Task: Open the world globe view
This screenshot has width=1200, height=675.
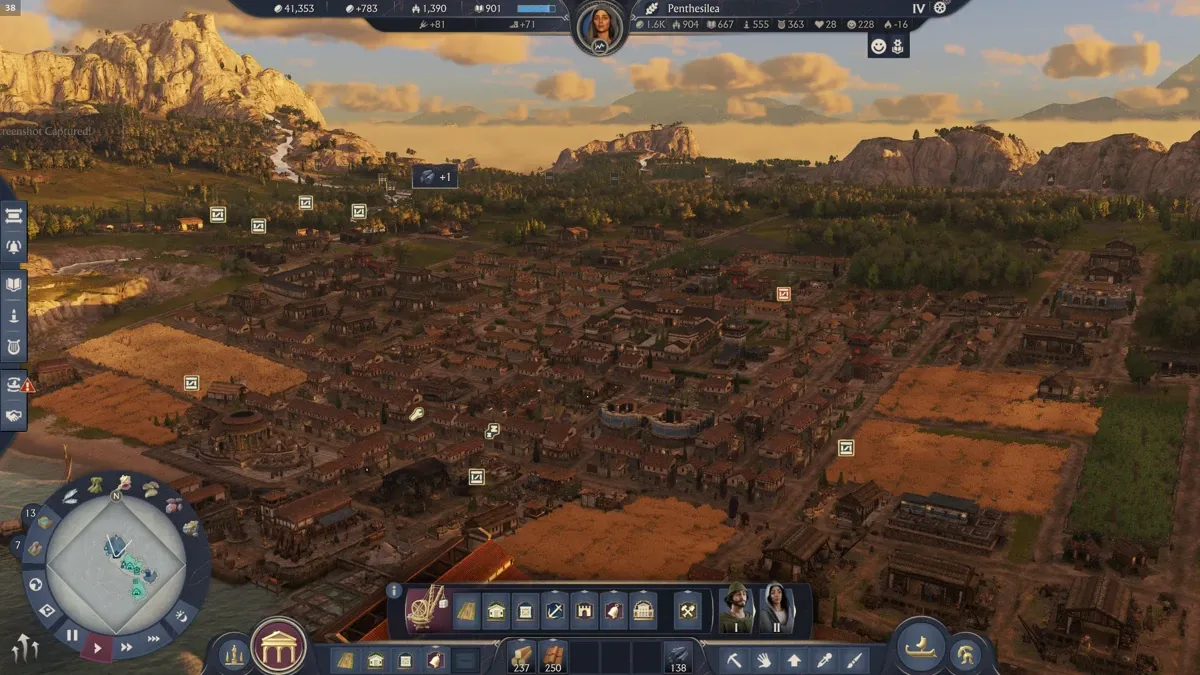Action: coord(36,584)
